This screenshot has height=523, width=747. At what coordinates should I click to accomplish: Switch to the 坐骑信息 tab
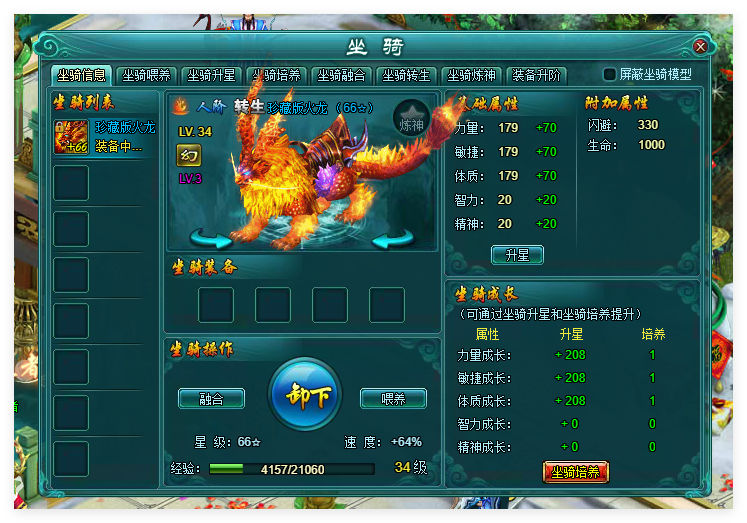tap(82, 75)
